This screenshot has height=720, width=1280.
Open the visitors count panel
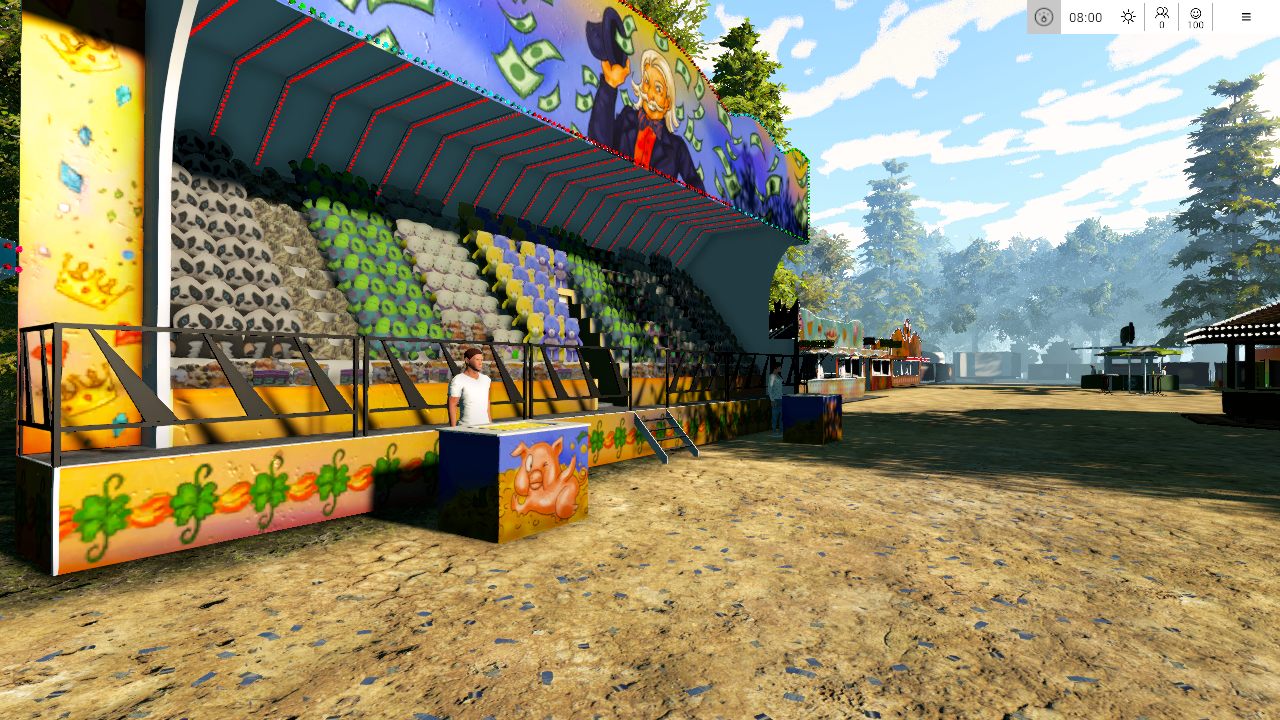click(1162, 17)
